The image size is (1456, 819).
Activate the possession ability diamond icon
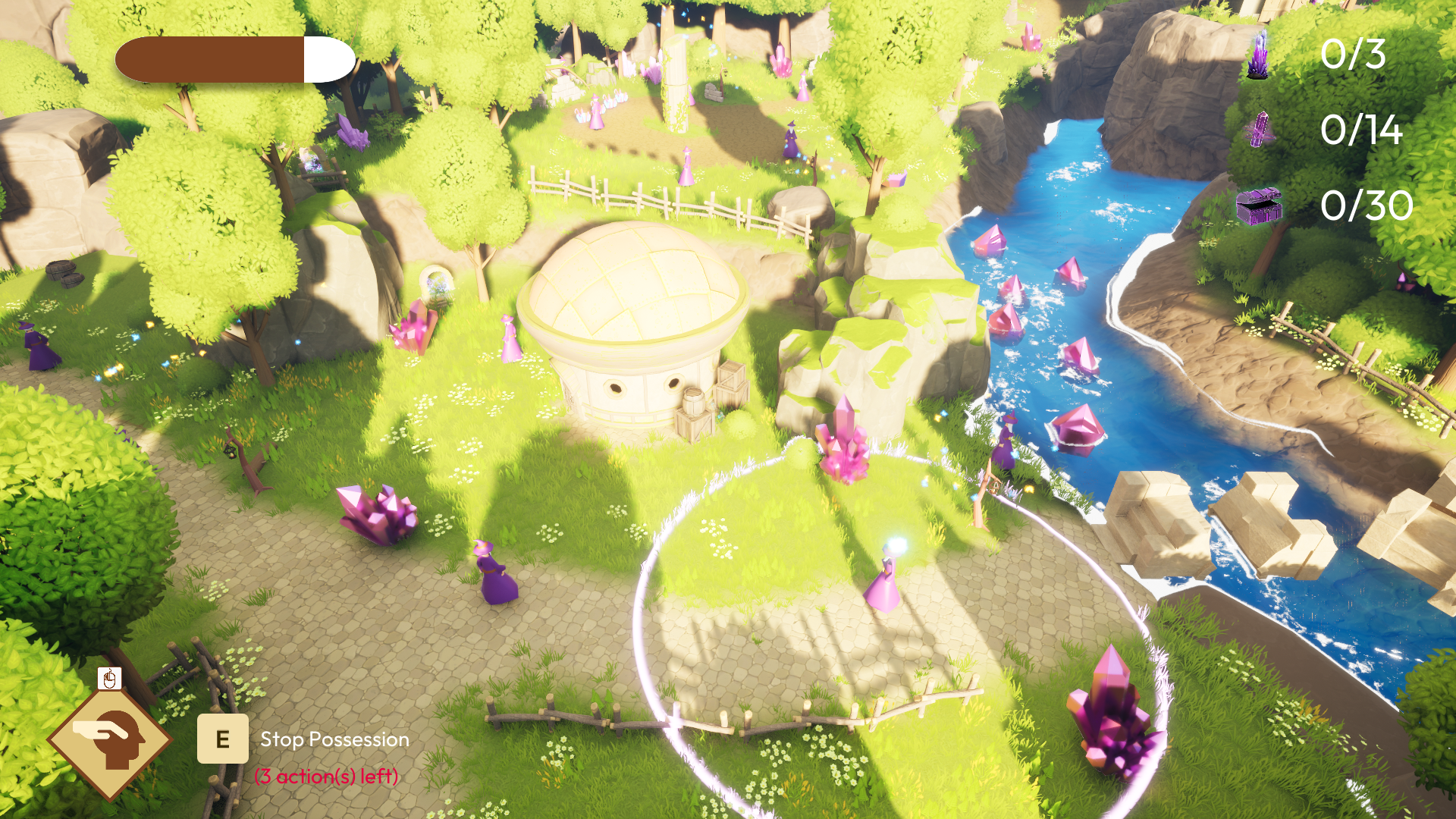(x=110, y=739)
